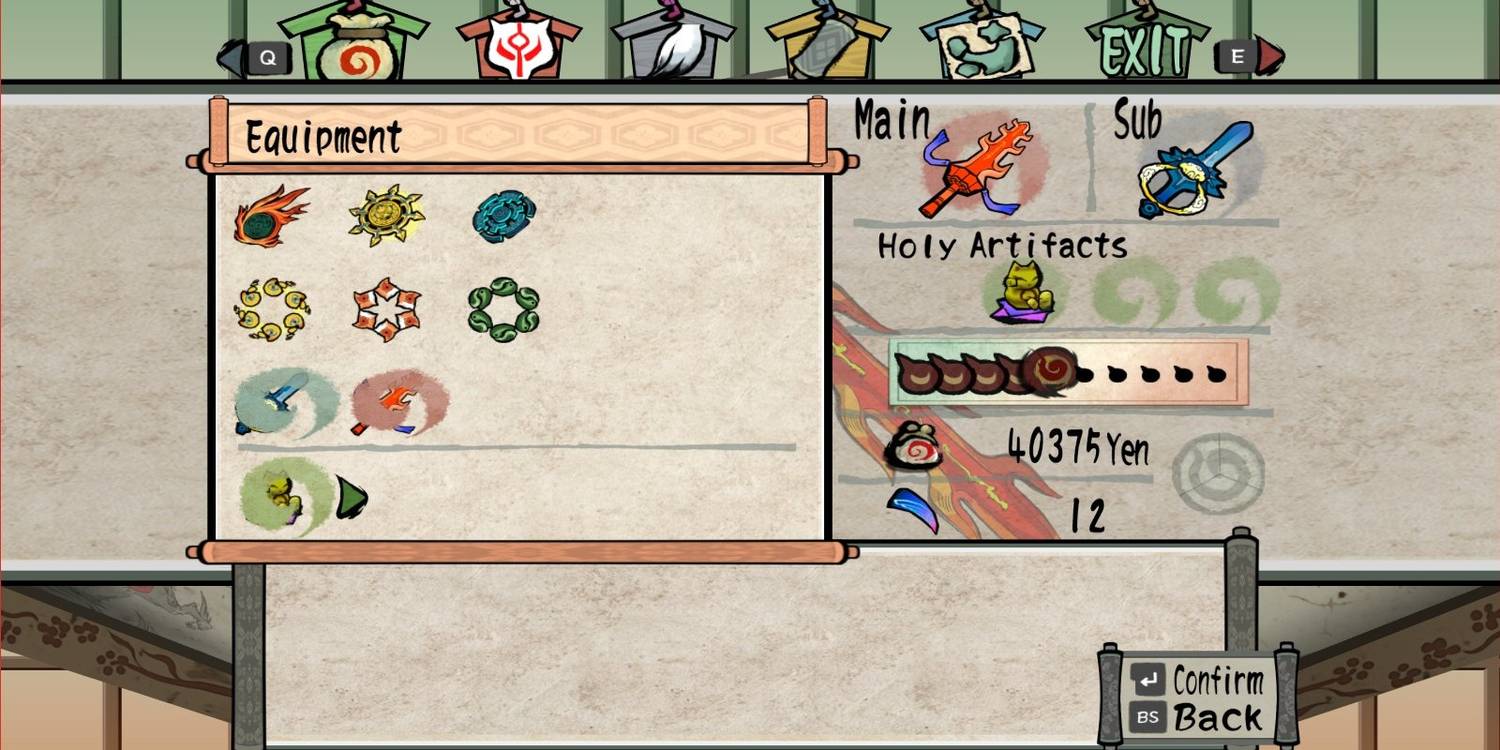Select the yellow rosary beads
This screenshot has height=750, width=1500.
pyautogui.click(x=270, y=310)
